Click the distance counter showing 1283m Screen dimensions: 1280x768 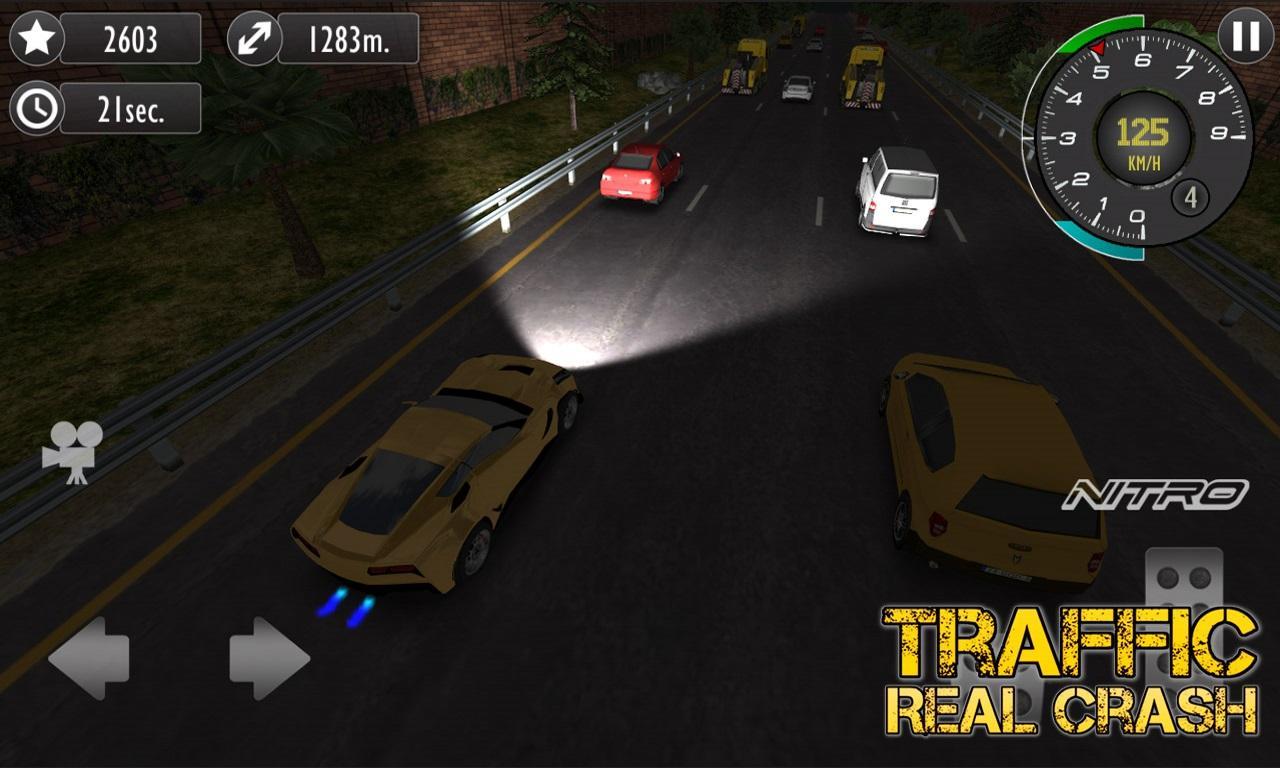coord(350,40)
